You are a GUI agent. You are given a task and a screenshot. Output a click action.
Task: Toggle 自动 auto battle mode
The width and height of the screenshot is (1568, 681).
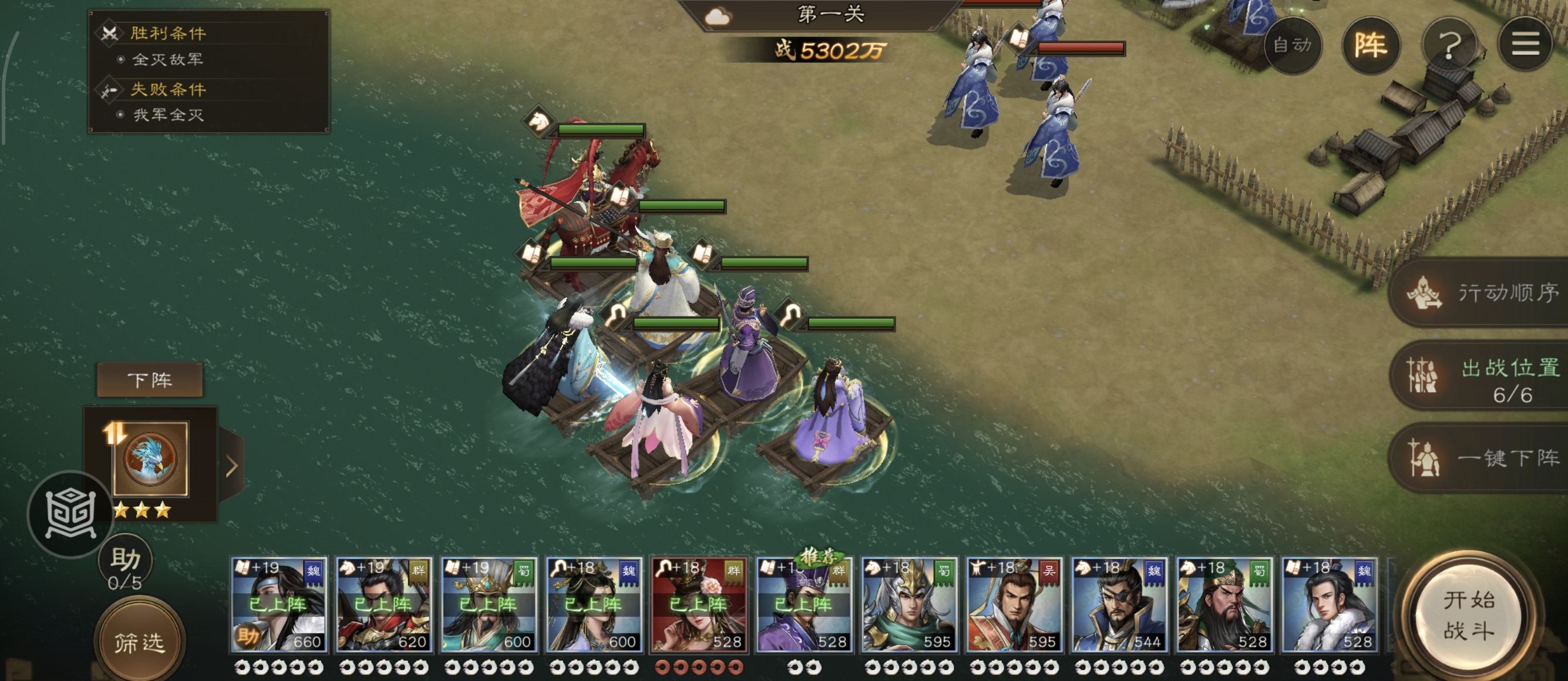pyautogui.click(x=1292, y=45)
